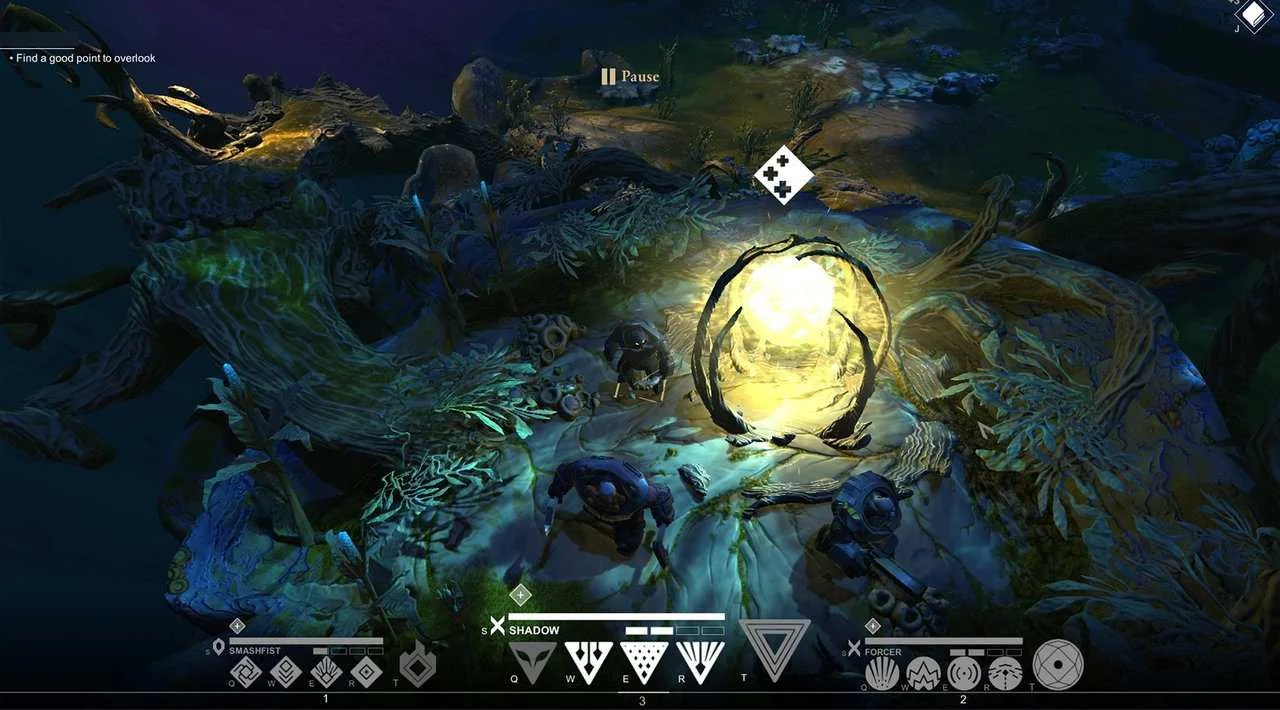Screen dimensions: 1280x710
Task: Trigger Forcer's concentric ring E ability
Action: click(x=964, y=674)
